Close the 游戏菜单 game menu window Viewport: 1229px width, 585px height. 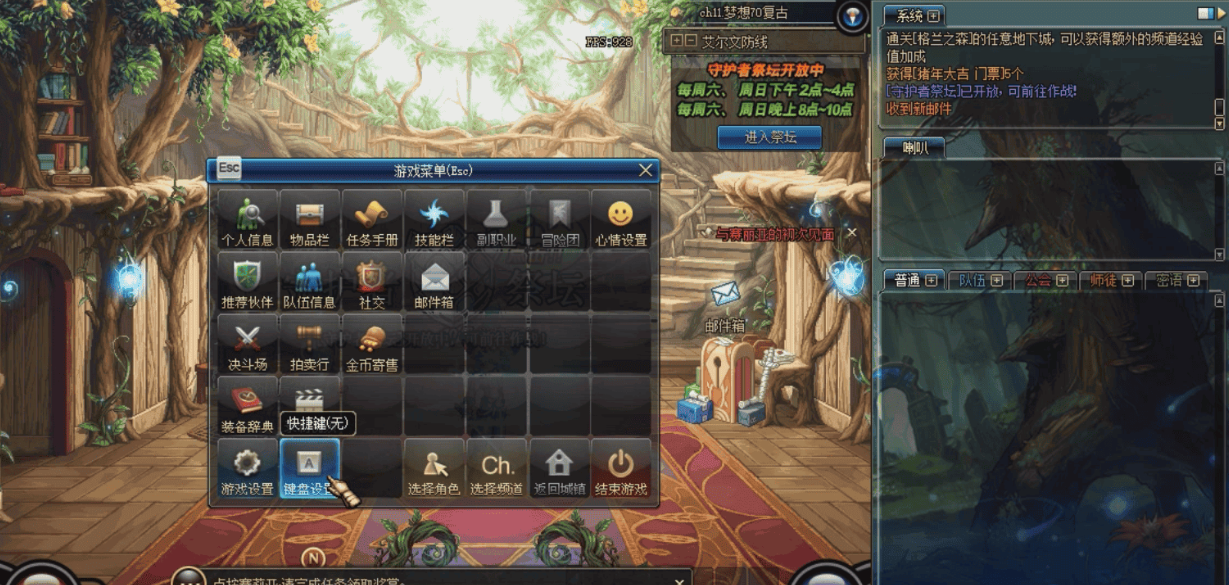(x=646, y=170)
